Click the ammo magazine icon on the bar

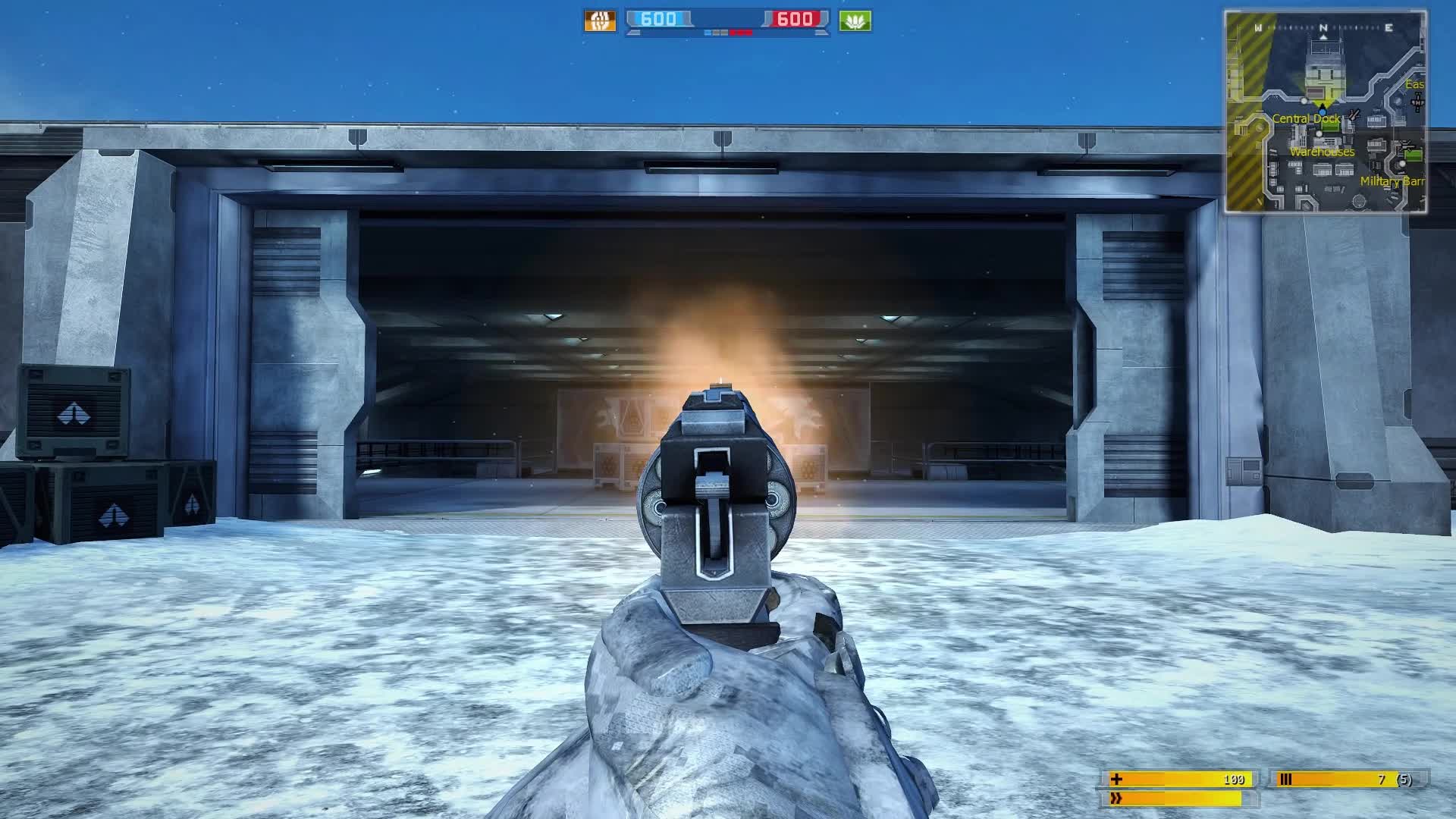pos(1285,780)
